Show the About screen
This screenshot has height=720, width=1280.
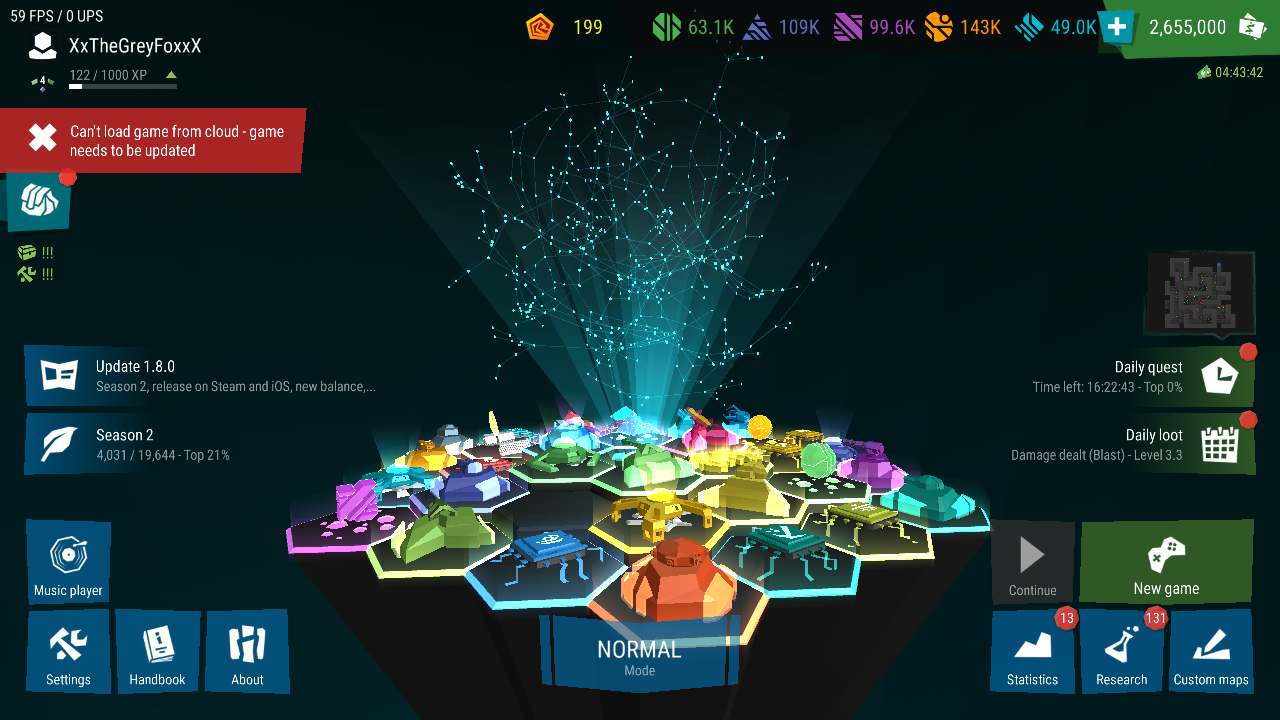(x=247, y=652)
